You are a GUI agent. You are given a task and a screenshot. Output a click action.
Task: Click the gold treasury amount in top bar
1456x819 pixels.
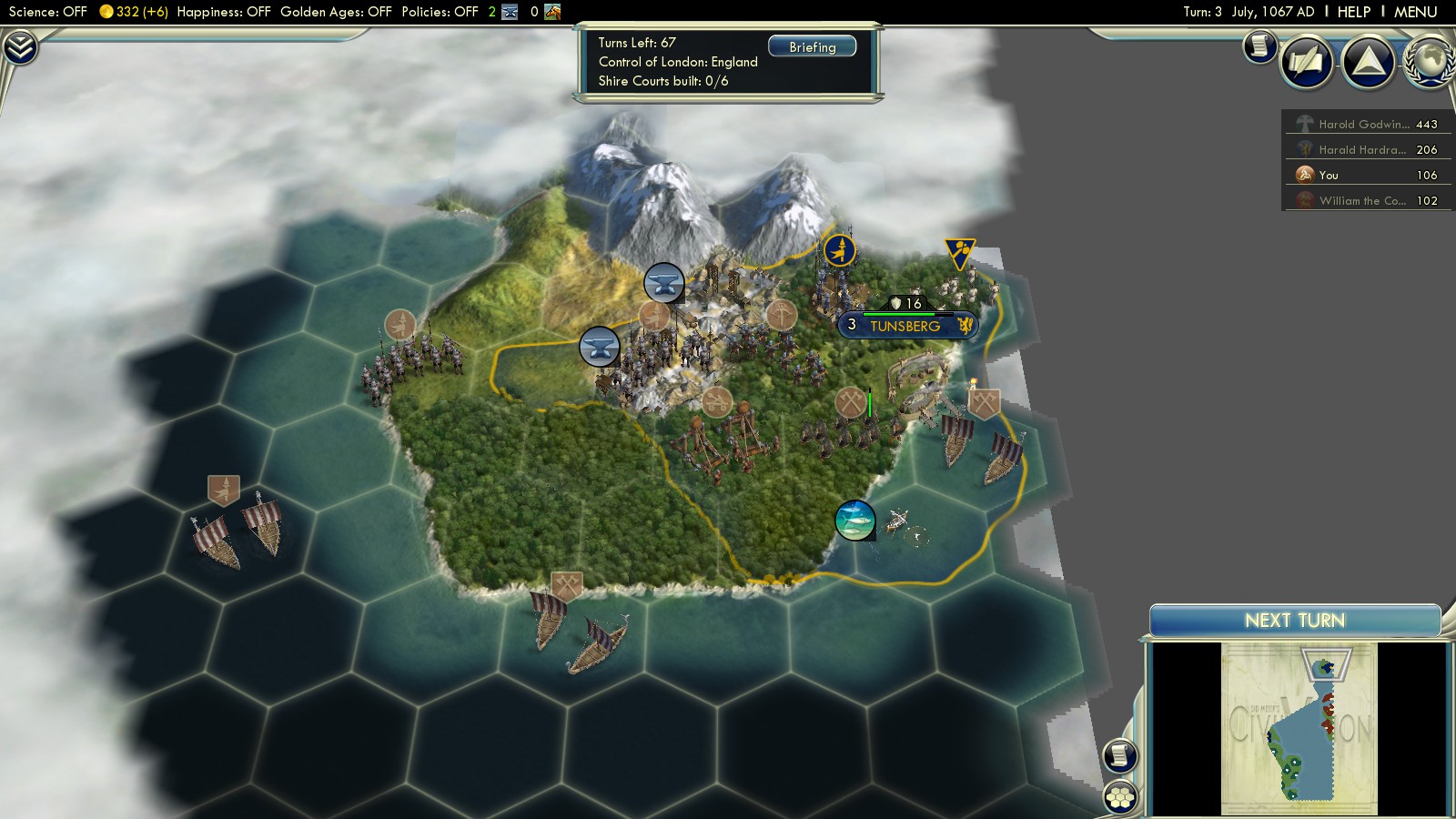pyautogui.click(x=134, y=12)
